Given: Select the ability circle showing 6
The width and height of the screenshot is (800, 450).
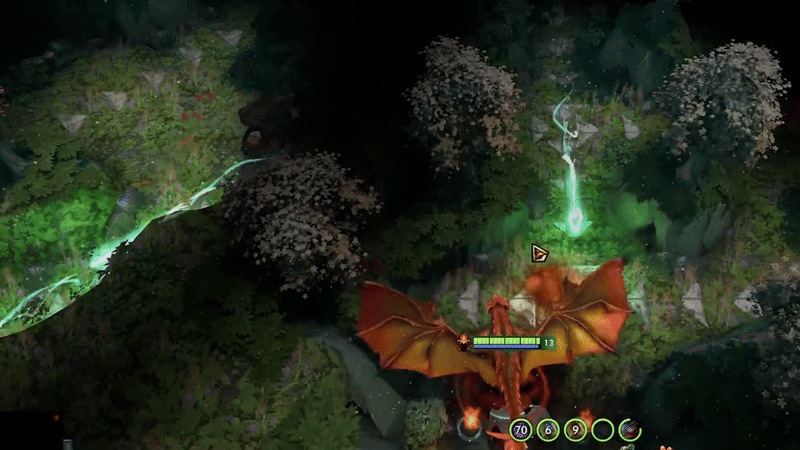Looking at the screenshot, I should click(547, 430).
